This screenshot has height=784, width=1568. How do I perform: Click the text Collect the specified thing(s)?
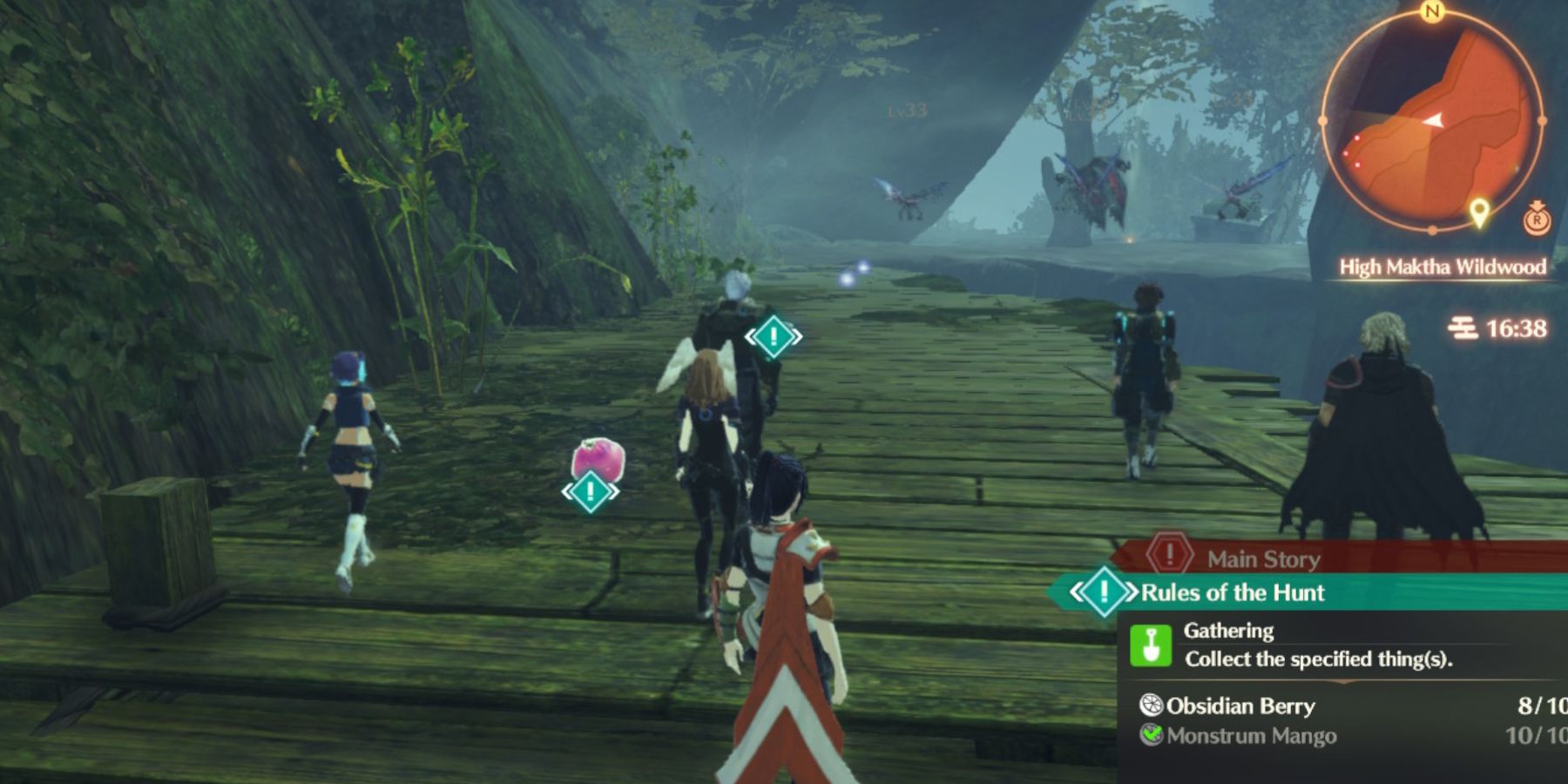[1319, 659]
